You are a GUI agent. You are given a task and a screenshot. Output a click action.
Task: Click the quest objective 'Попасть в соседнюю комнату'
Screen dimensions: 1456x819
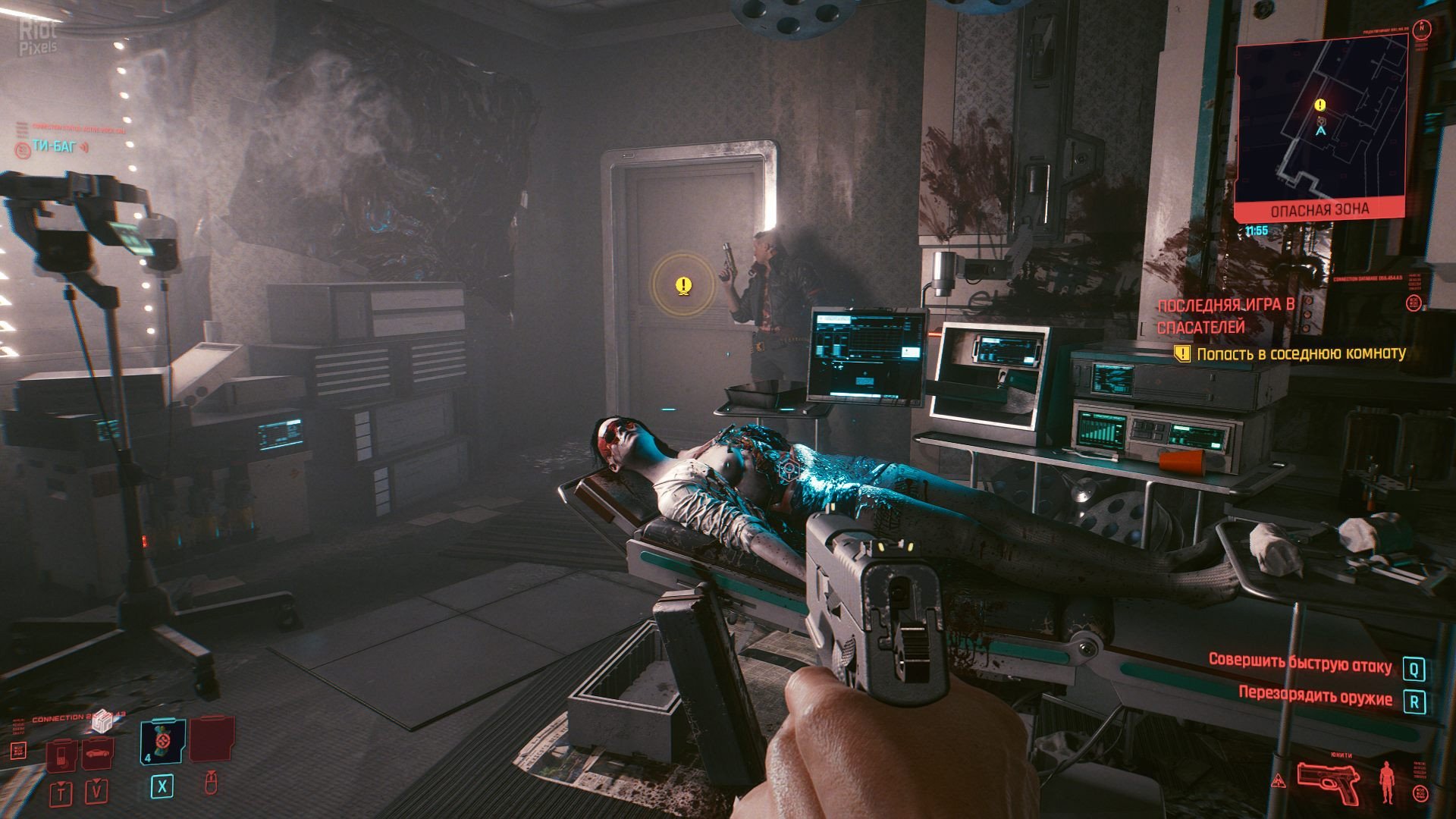pyautogui.click(x=1301, y=353)
